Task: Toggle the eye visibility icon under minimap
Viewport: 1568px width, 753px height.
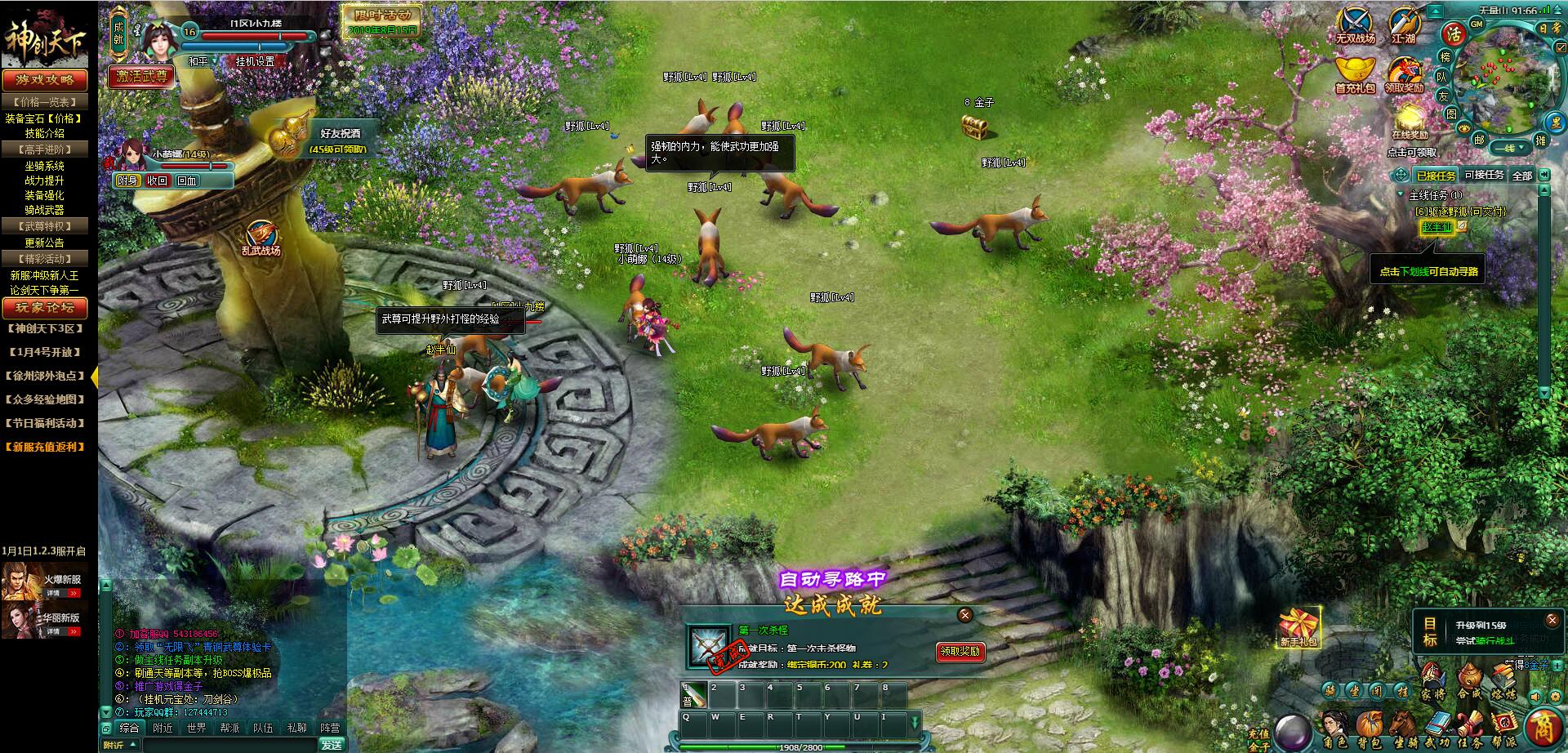Action: [x=1463, y=128]
